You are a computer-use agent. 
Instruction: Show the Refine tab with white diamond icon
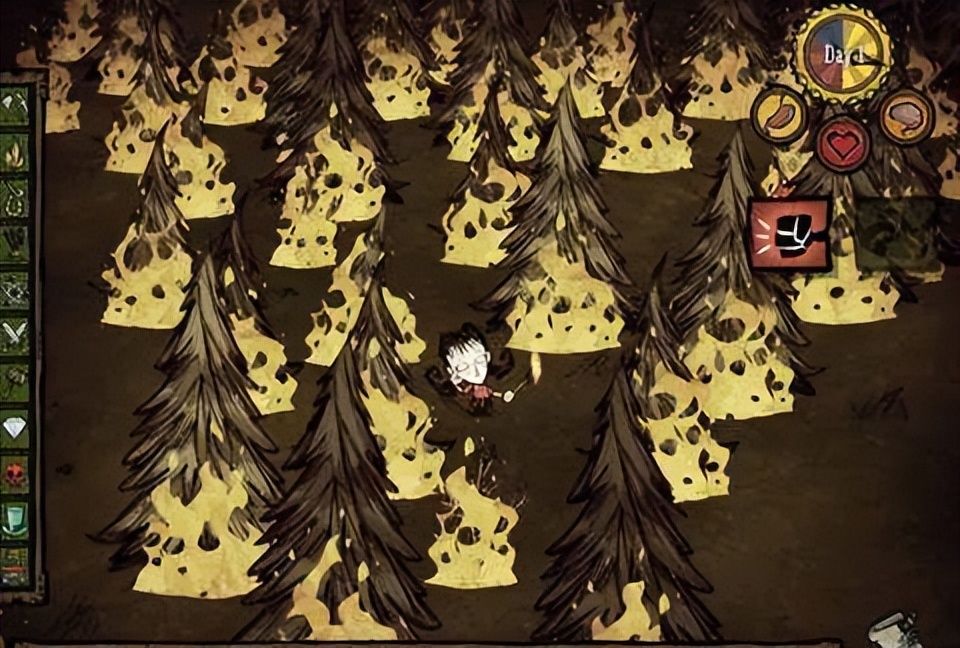click(15, 428)
